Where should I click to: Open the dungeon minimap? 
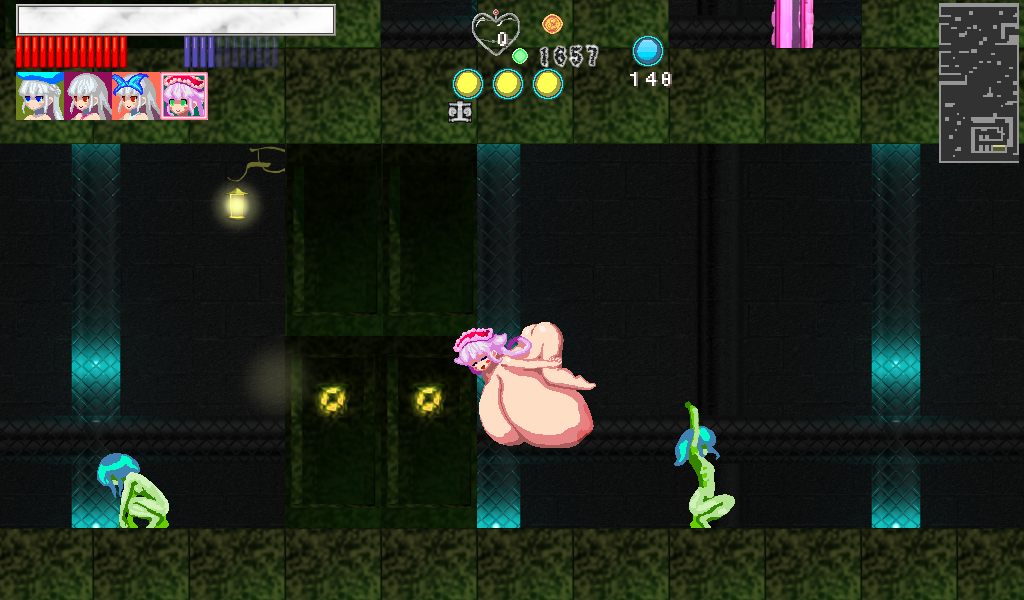coord(978,82)
